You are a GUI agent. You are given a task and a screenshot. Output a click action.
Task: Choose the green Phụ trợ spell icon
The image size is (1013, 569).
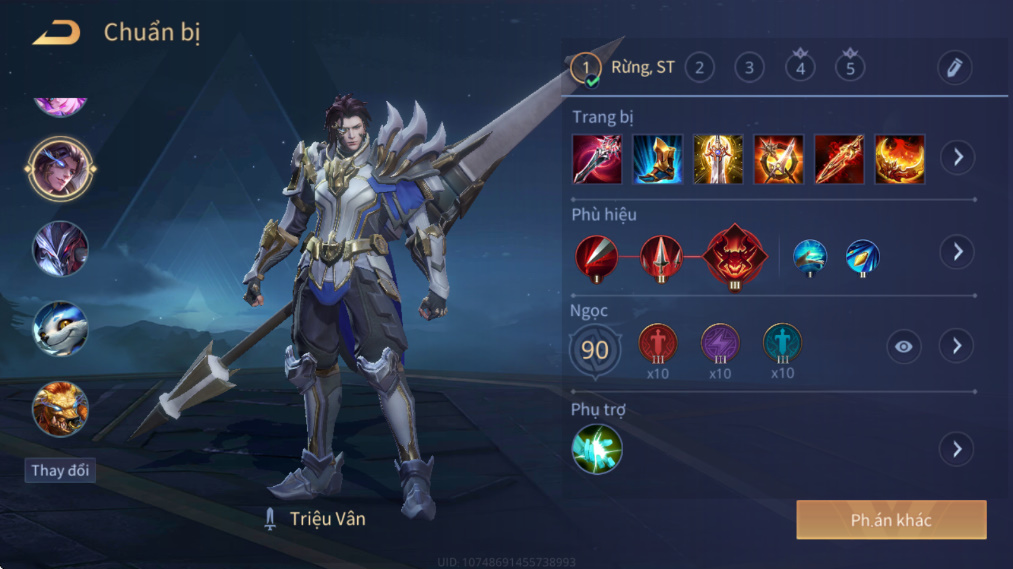597,449
